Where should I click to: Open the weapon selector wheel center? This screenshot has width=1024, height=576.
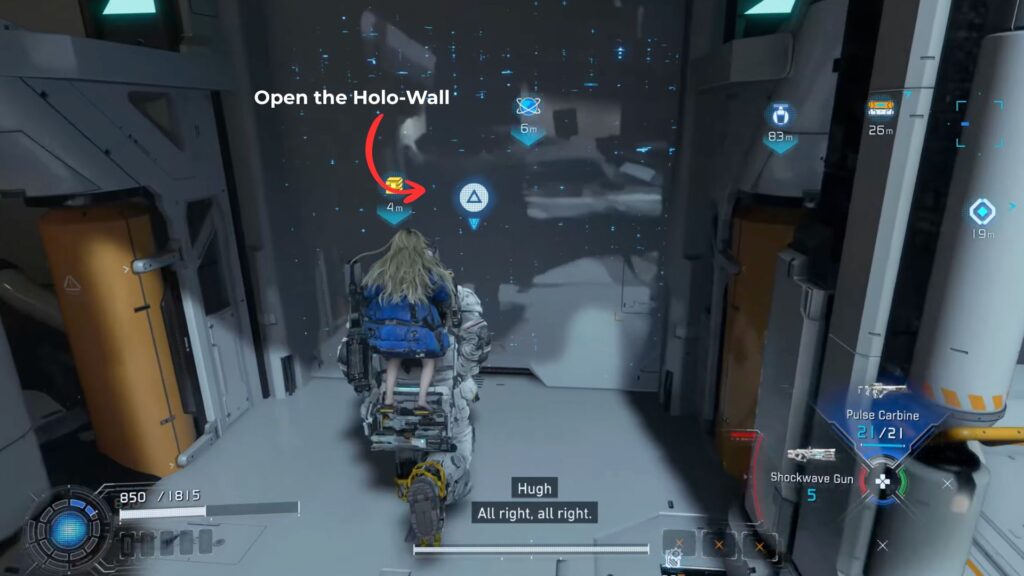tap(883, 483)
